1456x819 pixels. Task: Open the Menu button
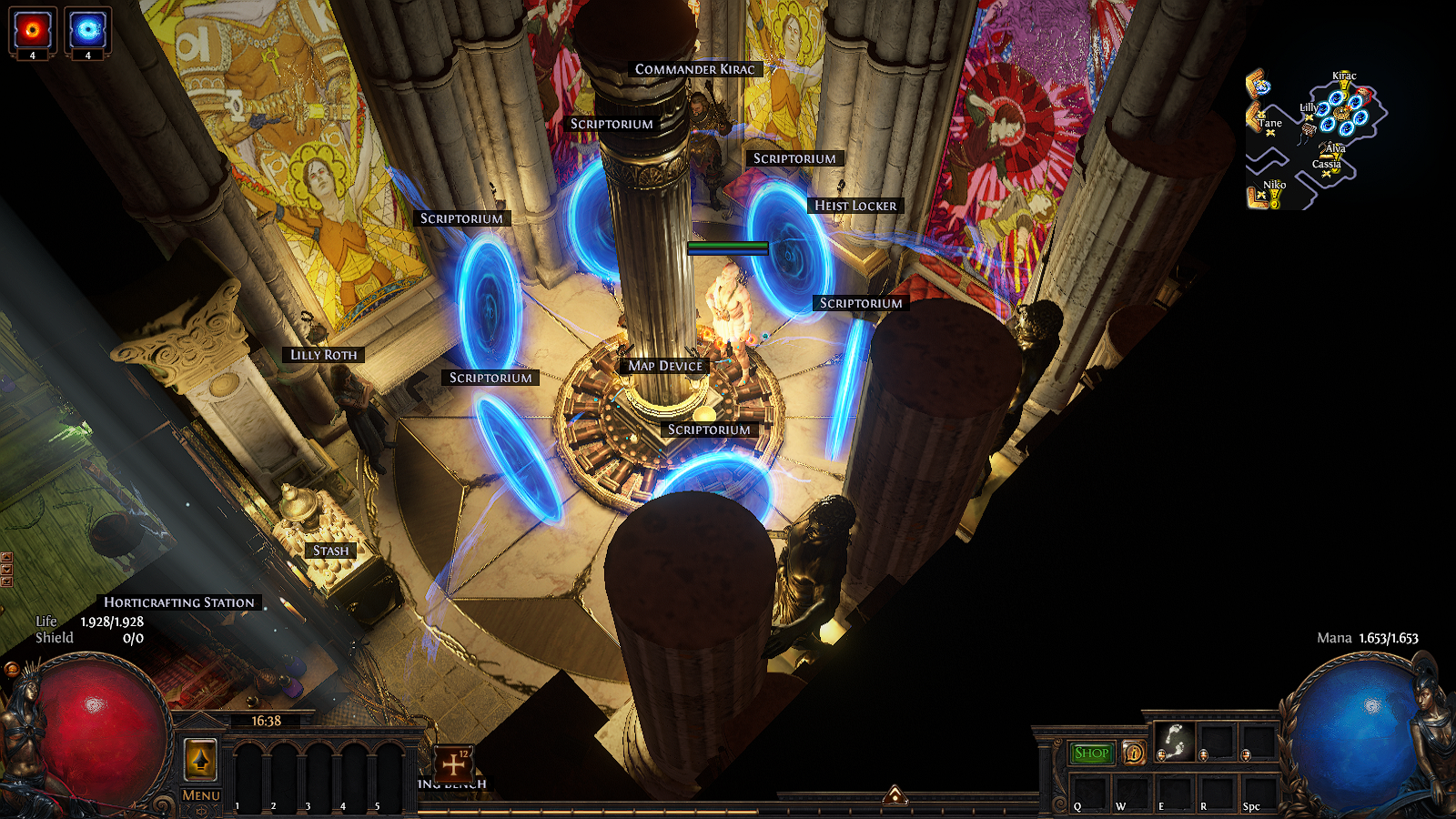click(x=200, y=795)
